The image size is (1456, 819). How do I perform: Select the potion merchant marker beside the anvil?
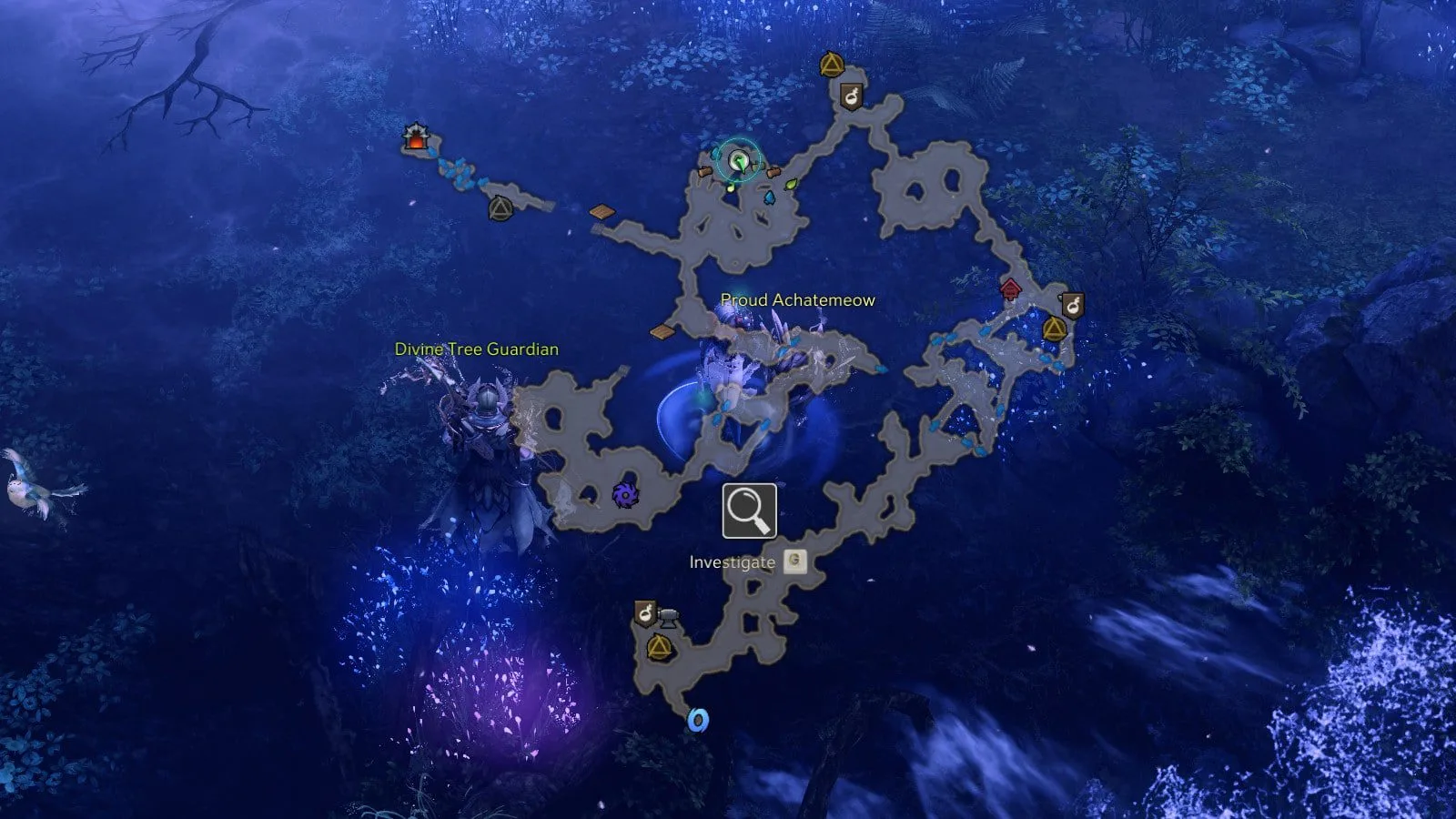click(x=645, y=613)
